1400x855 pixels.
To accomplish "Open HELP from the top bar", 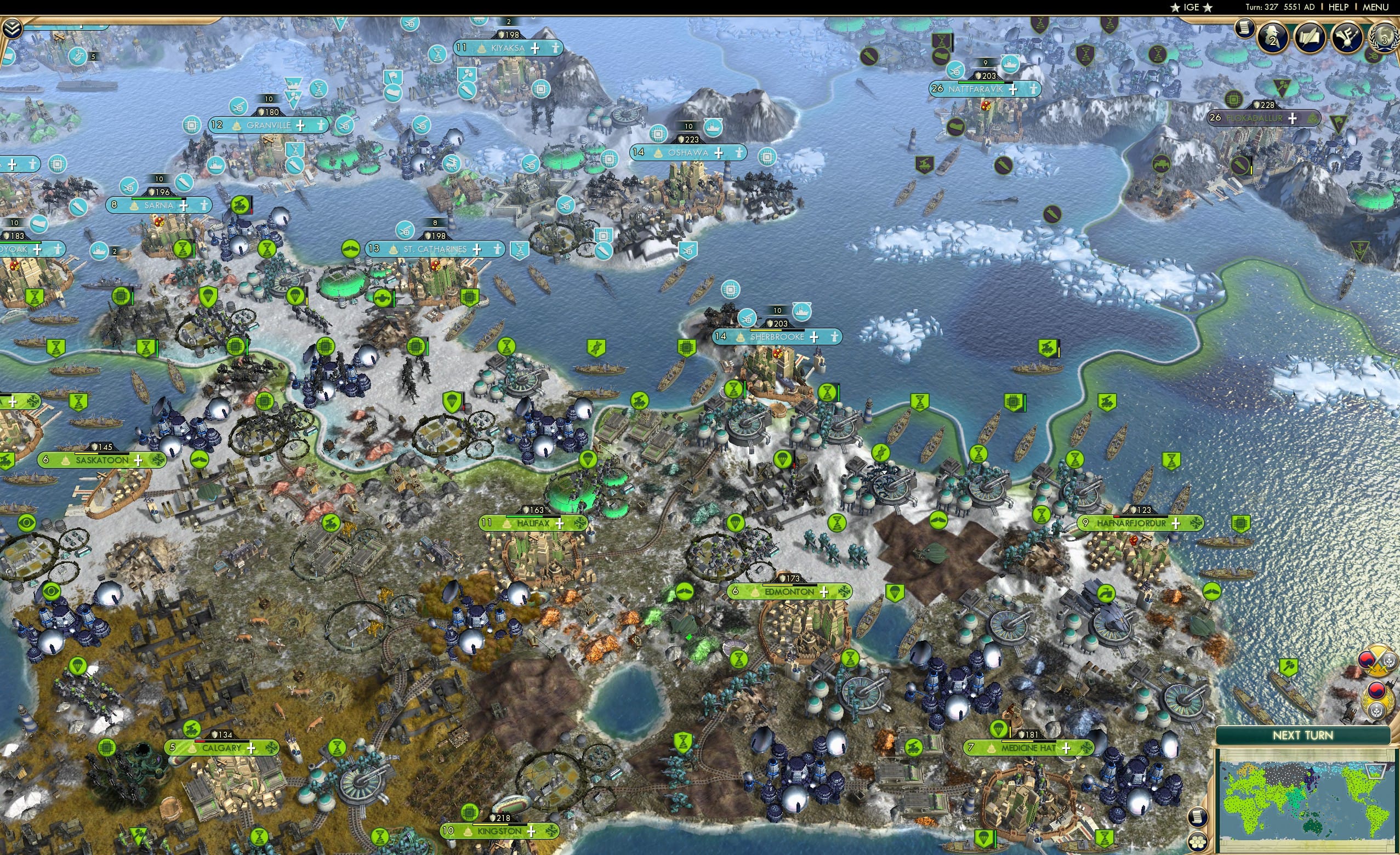I will (1339, 7).
